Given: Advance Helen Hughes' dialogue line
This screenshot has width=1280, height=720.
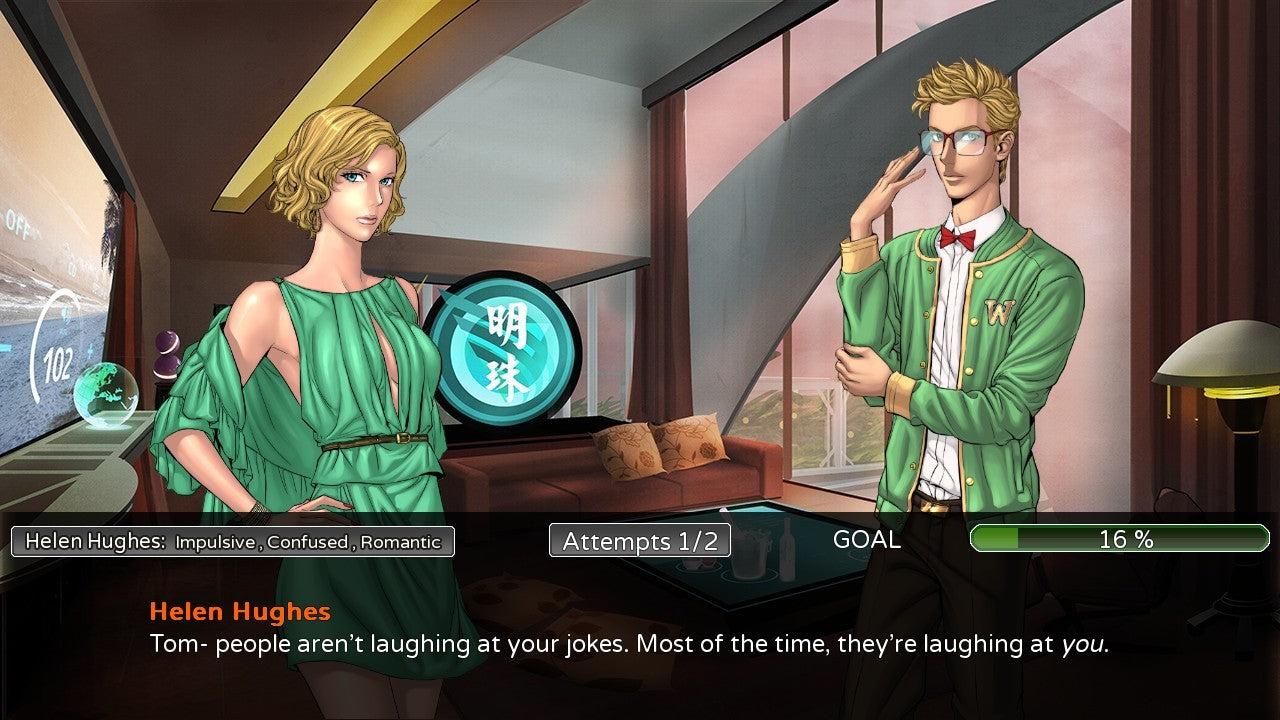Looking at the screenshot, I should click(628, 644).
